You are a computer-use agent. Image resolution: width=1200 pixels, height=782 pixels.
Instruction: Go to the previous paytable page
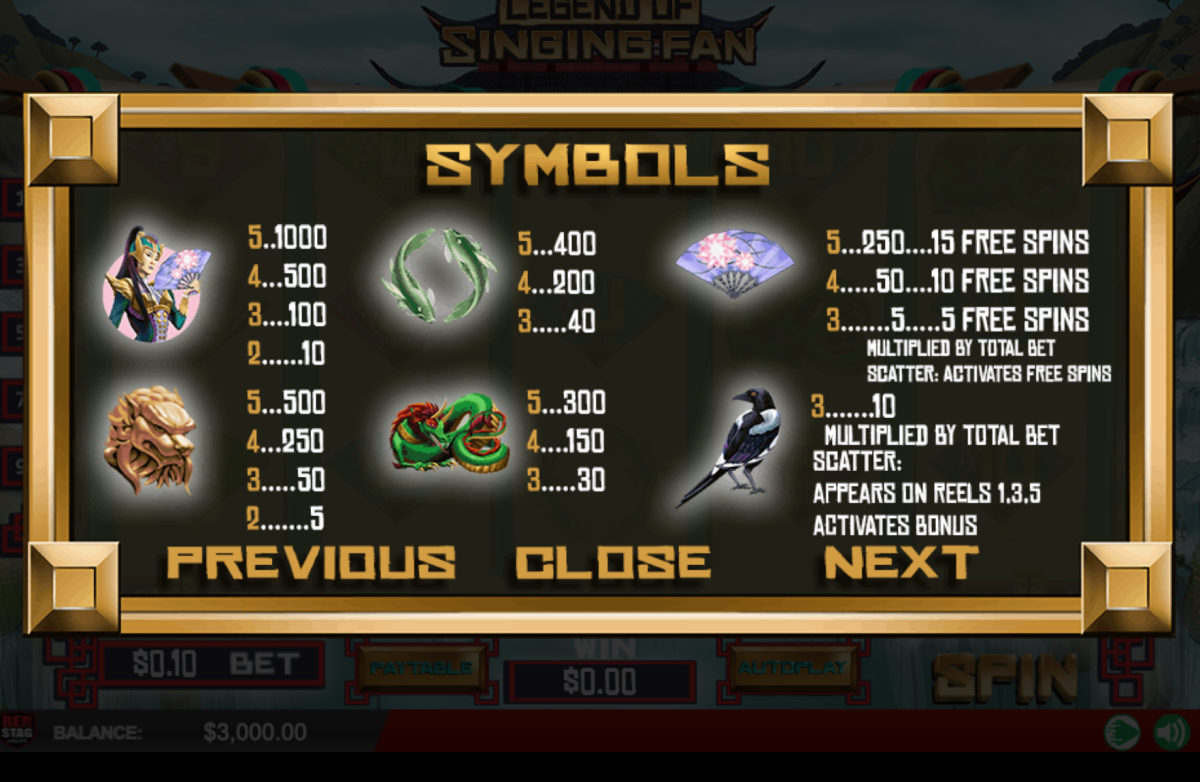311,562
